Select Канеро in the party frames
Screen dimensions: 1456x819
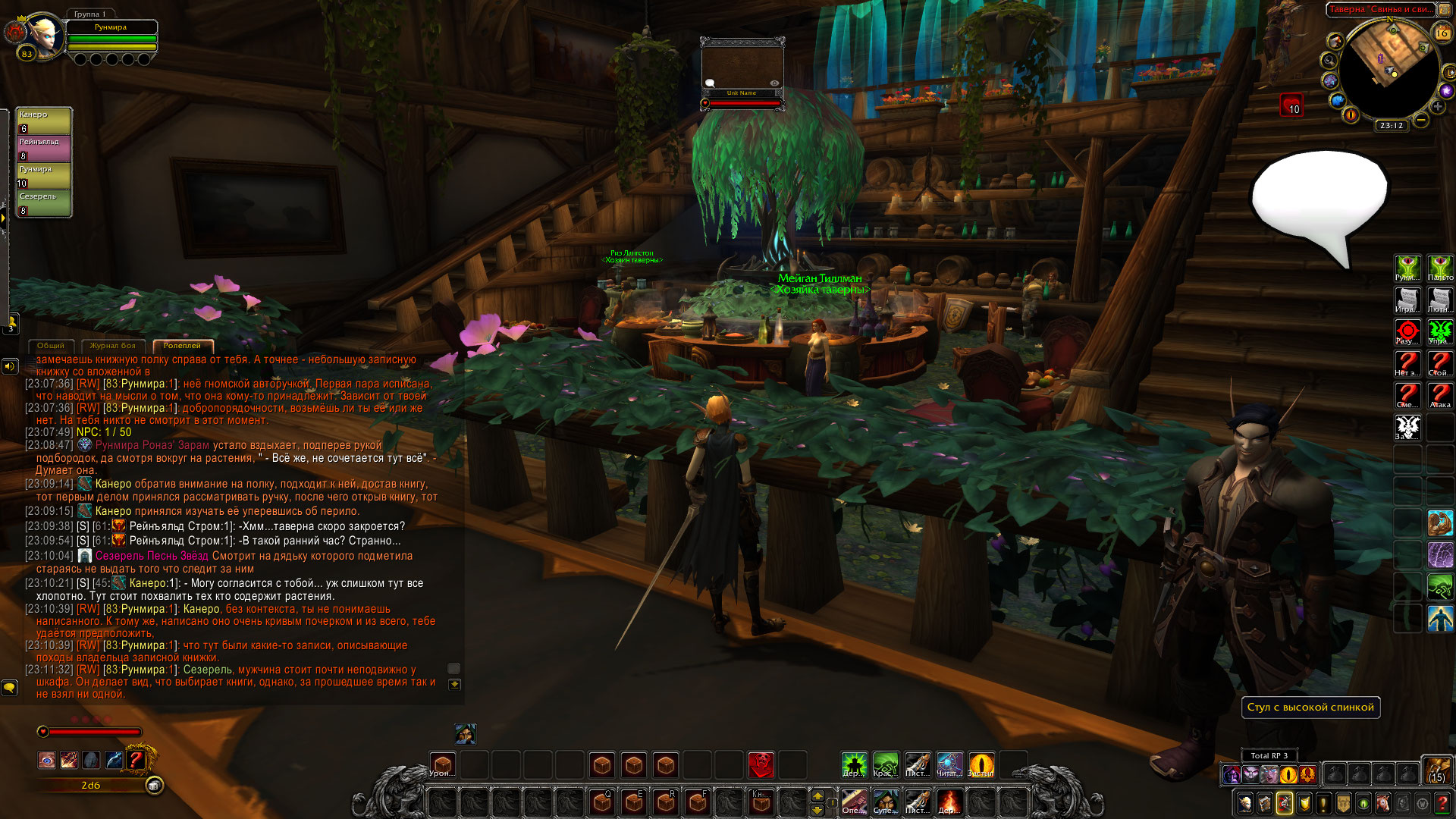tap(44, 121)
